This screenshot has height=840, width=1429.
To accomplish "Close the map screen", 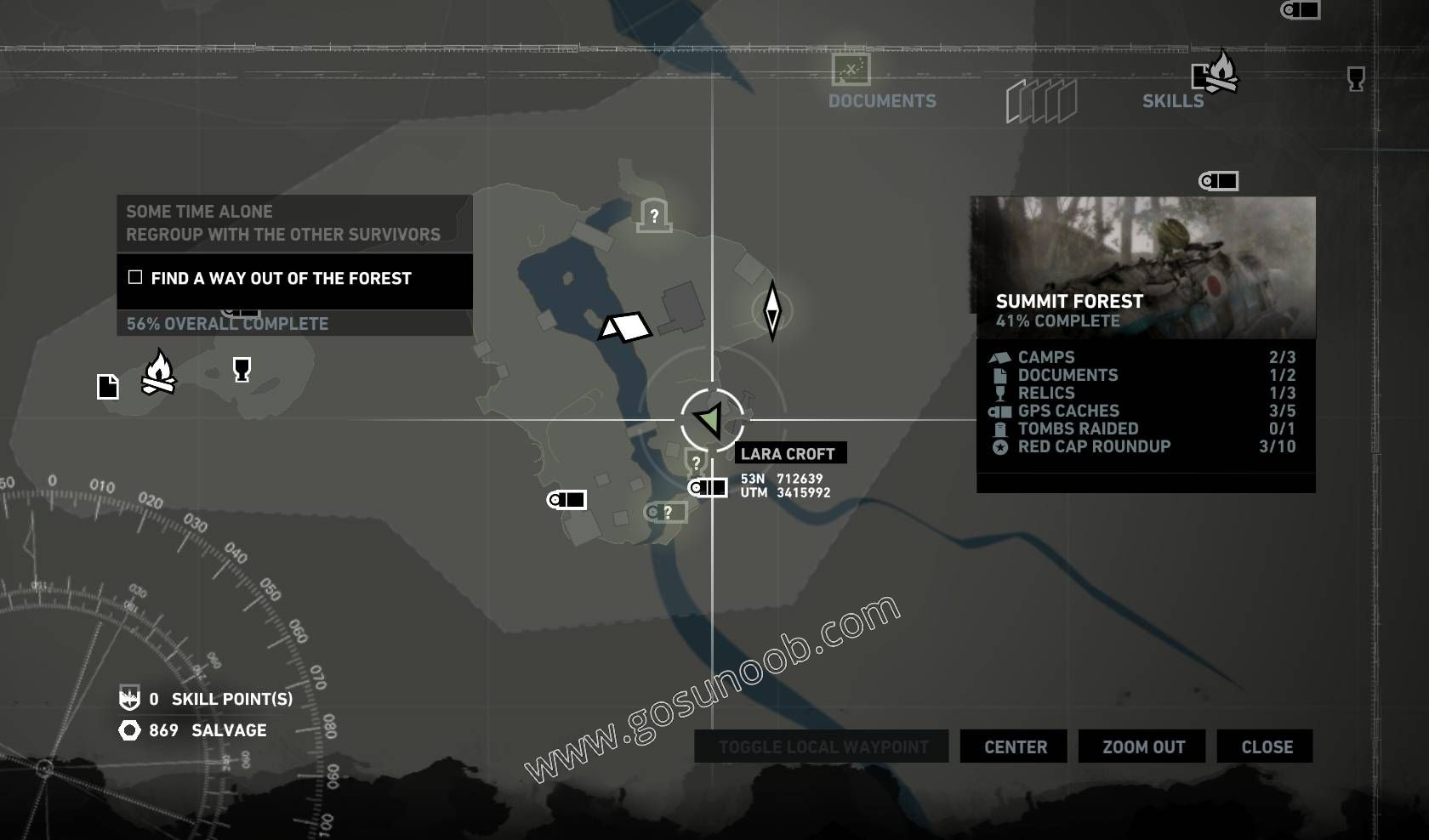I will coord(1266,746).
